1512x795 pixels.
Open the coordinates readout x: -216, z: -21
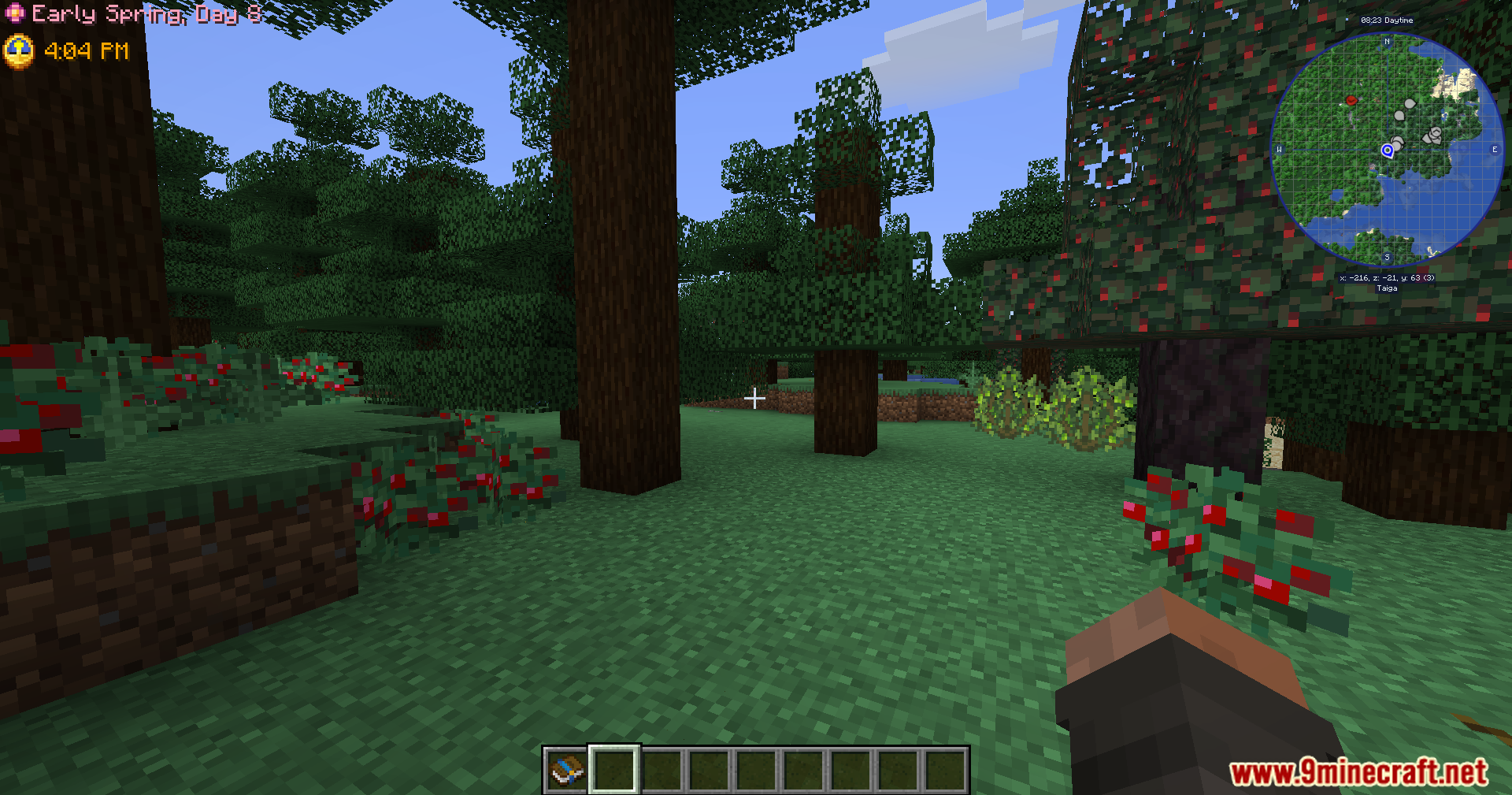pyautogui.click(x=1388, y=277)
